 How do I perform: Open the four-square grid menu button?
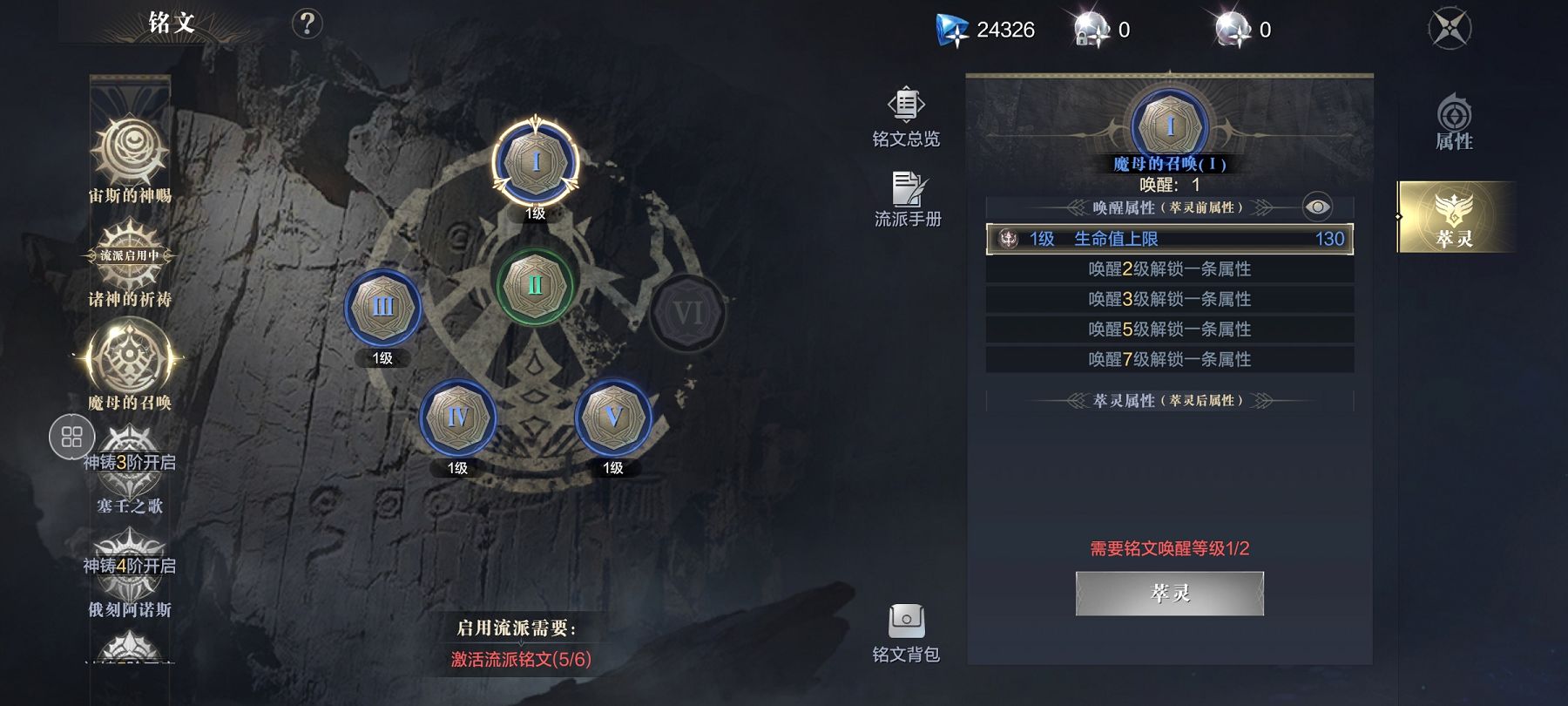click(72, 437)
